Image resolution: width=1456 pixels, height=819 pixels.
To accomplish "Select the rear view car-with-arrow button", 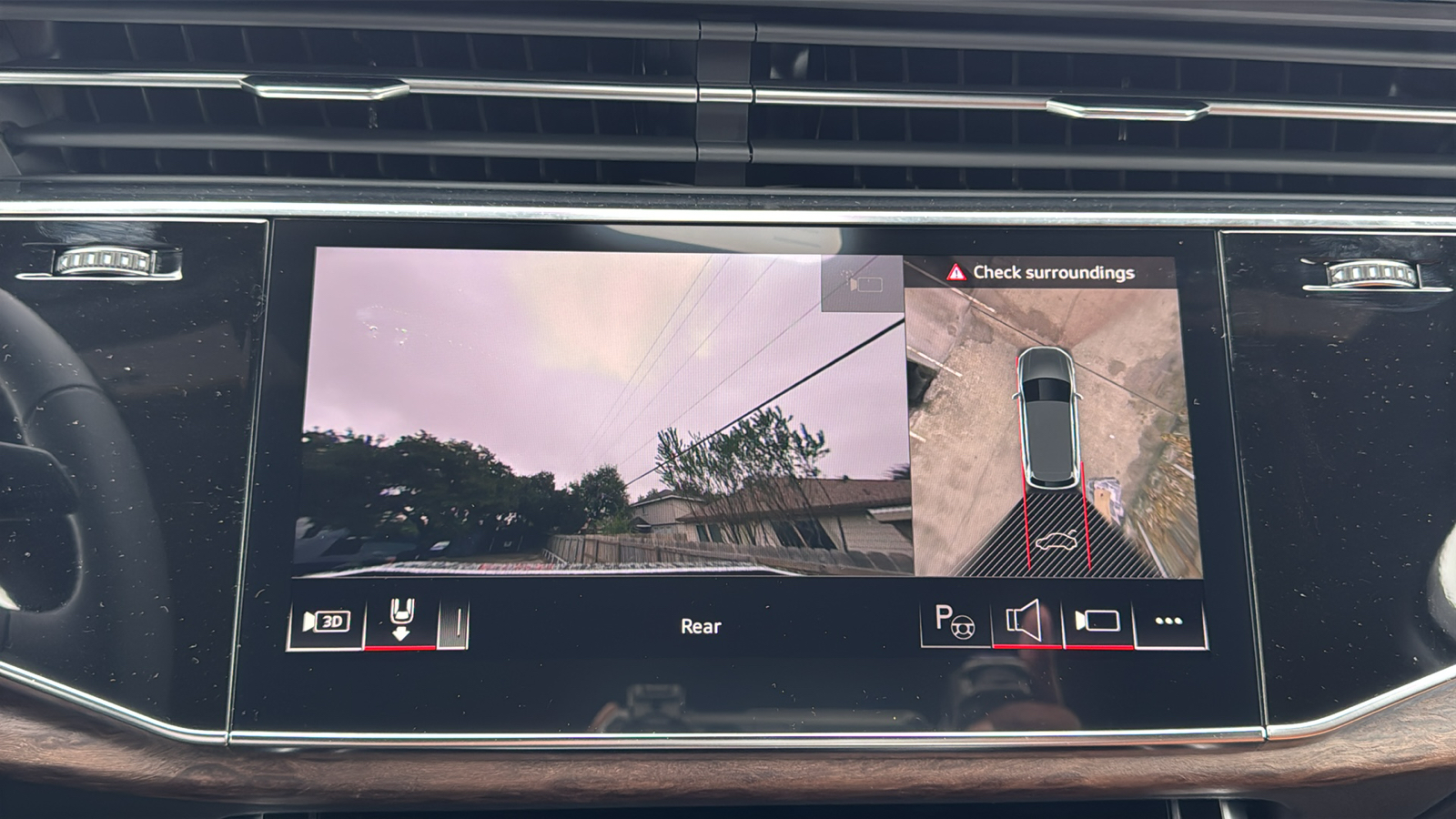I will 400,622.
